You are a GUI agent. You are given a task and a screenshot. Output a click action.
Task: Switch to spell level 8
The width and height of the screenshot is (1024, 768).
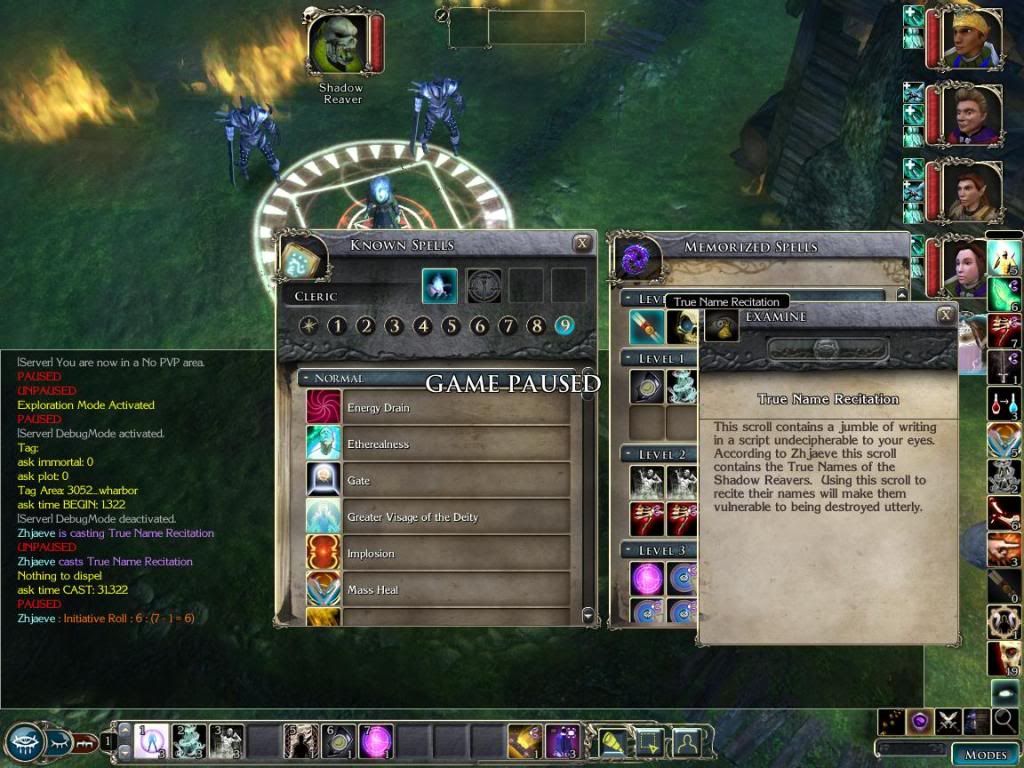point(536,326)
